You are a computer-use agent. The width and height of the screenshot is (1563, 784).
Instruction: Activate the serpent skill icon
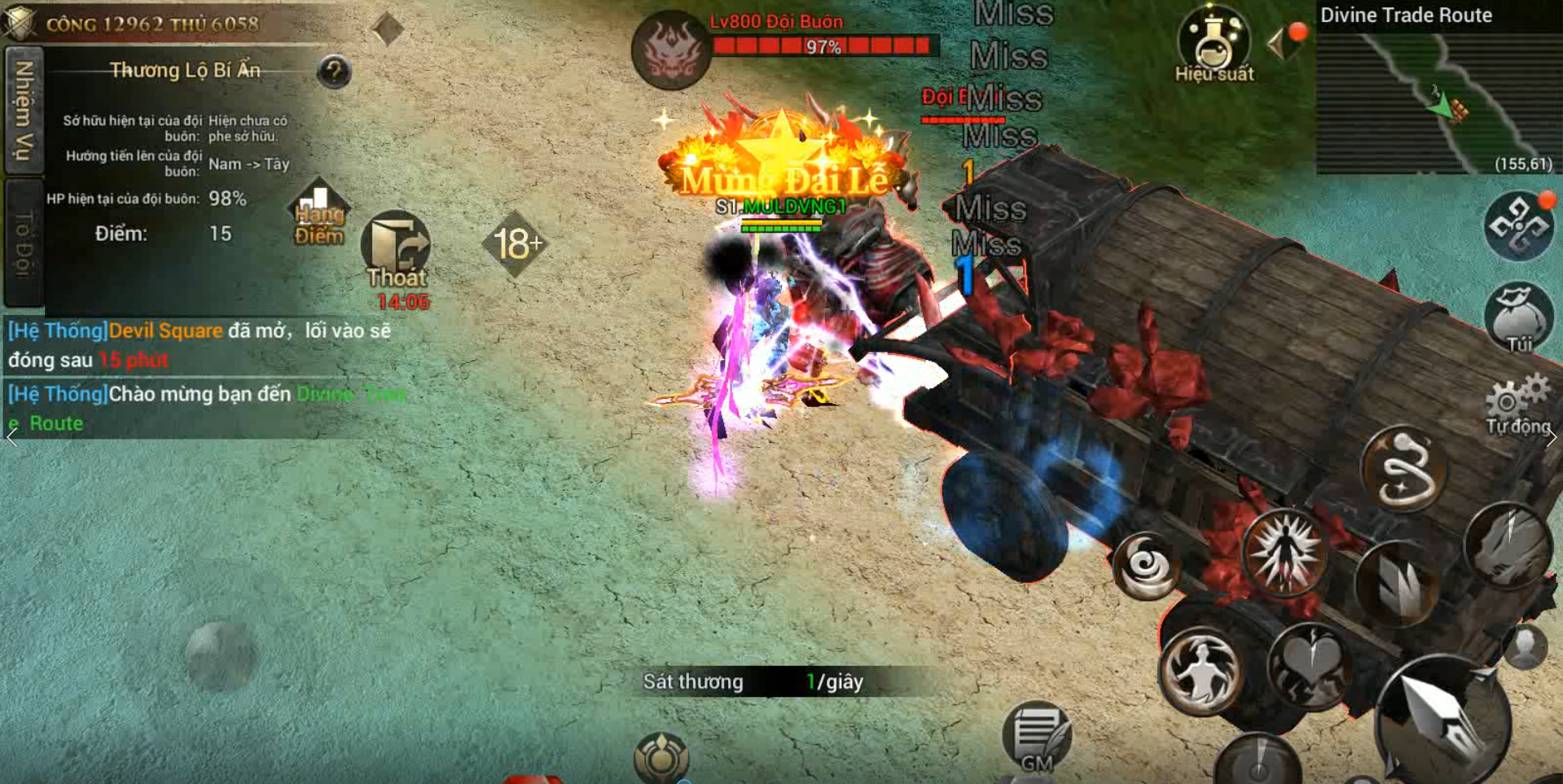click(1405, 470)
